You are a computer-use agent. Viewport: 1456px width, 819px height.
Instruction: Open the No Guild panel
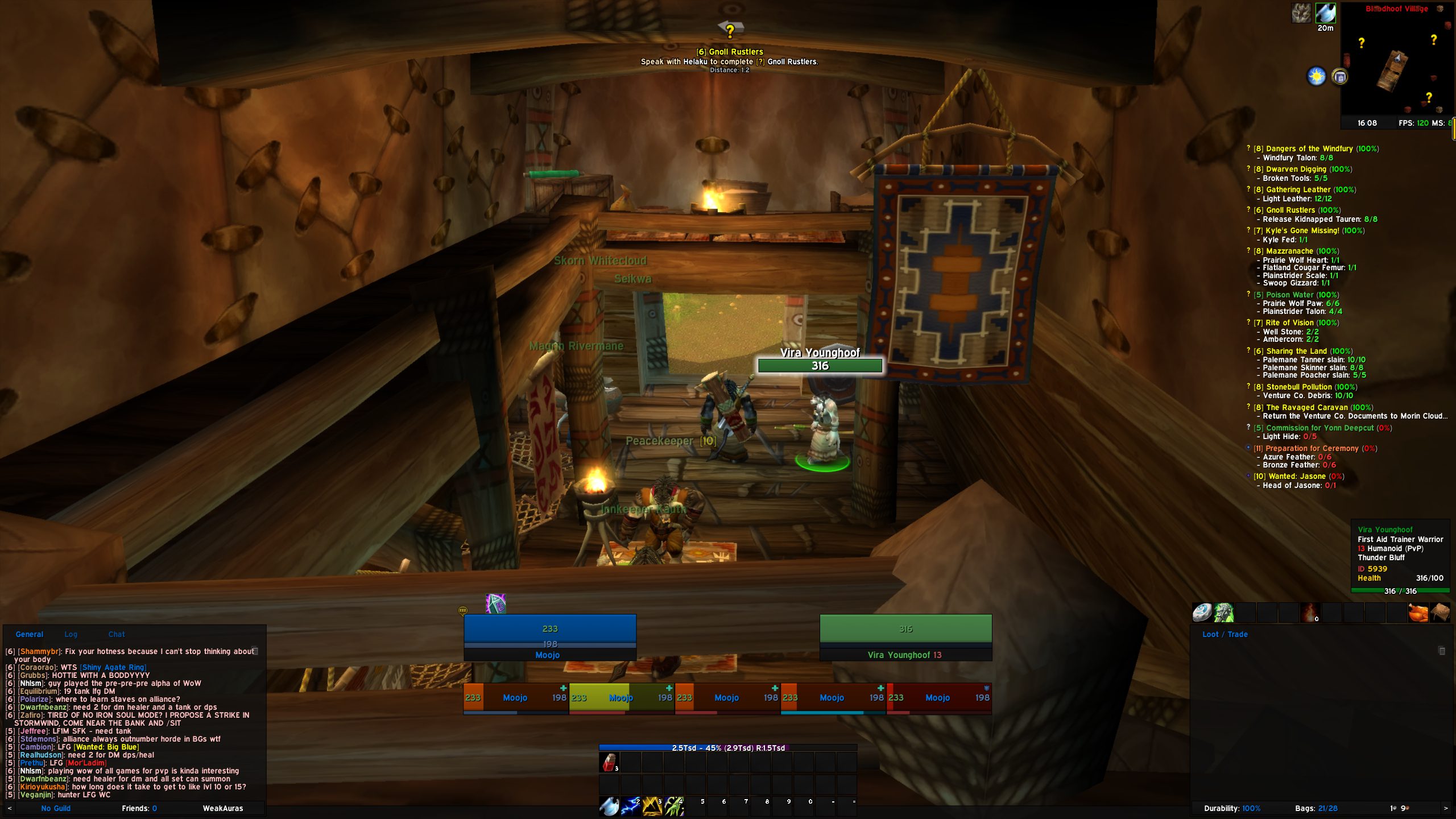pos(56,808)
